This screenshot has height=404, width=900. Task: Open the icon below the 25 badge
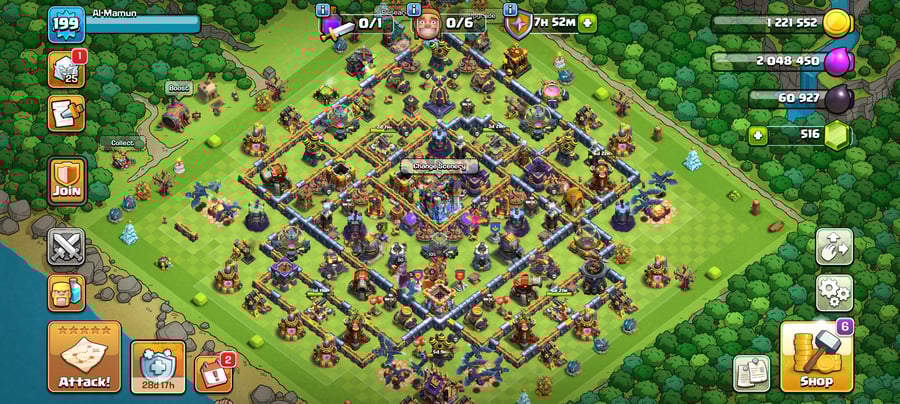coord(66,113)
